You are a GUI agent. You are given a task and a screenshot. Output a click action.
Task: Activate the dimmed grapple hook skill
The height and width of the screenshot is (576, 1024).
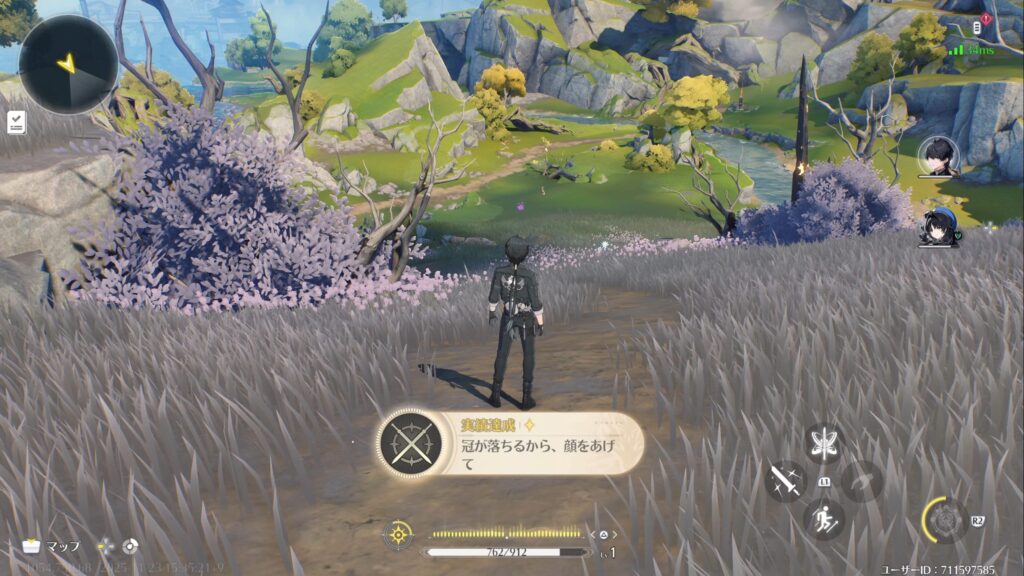(x=861, y=481)
